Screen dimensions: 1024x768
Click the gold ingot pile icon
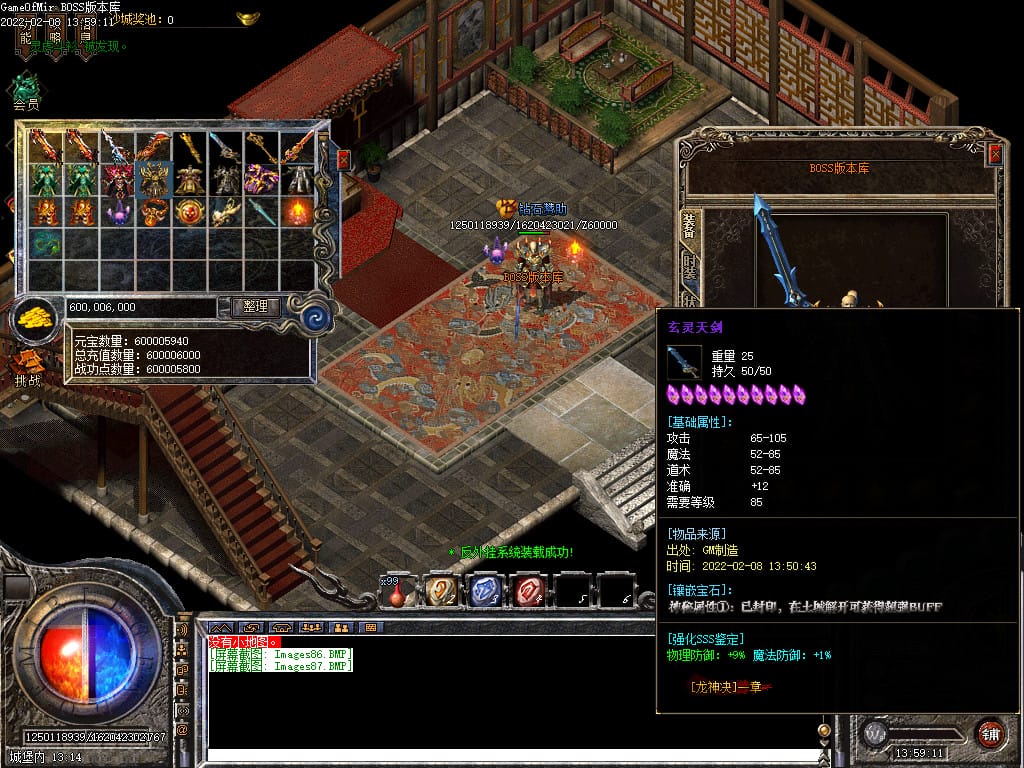(x=36, y=318)
